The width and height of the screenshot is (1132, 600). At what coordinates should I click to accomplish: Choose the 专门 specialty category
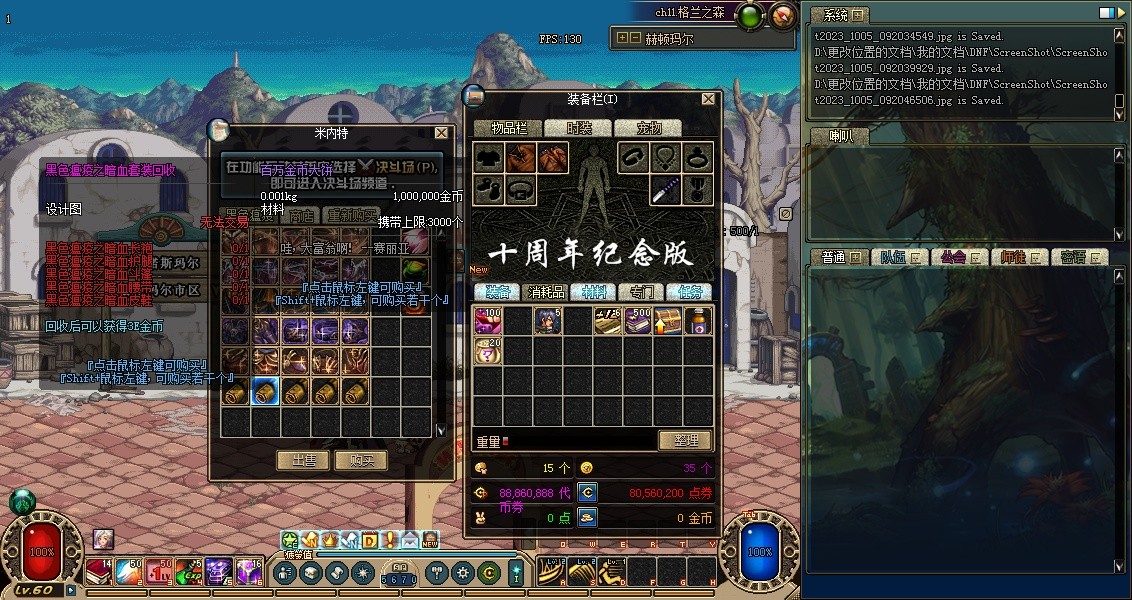click(641, 292)
